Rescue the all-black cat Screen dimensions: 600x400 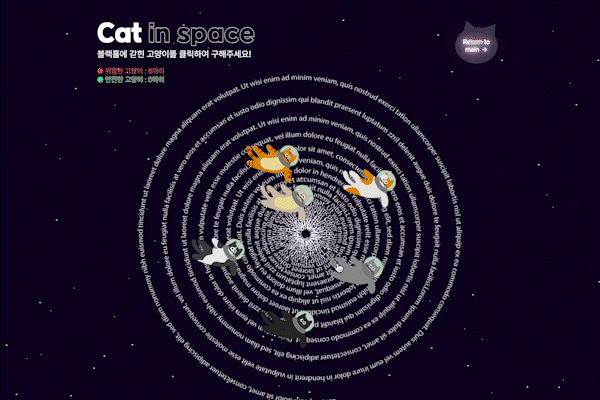point(290,323)
